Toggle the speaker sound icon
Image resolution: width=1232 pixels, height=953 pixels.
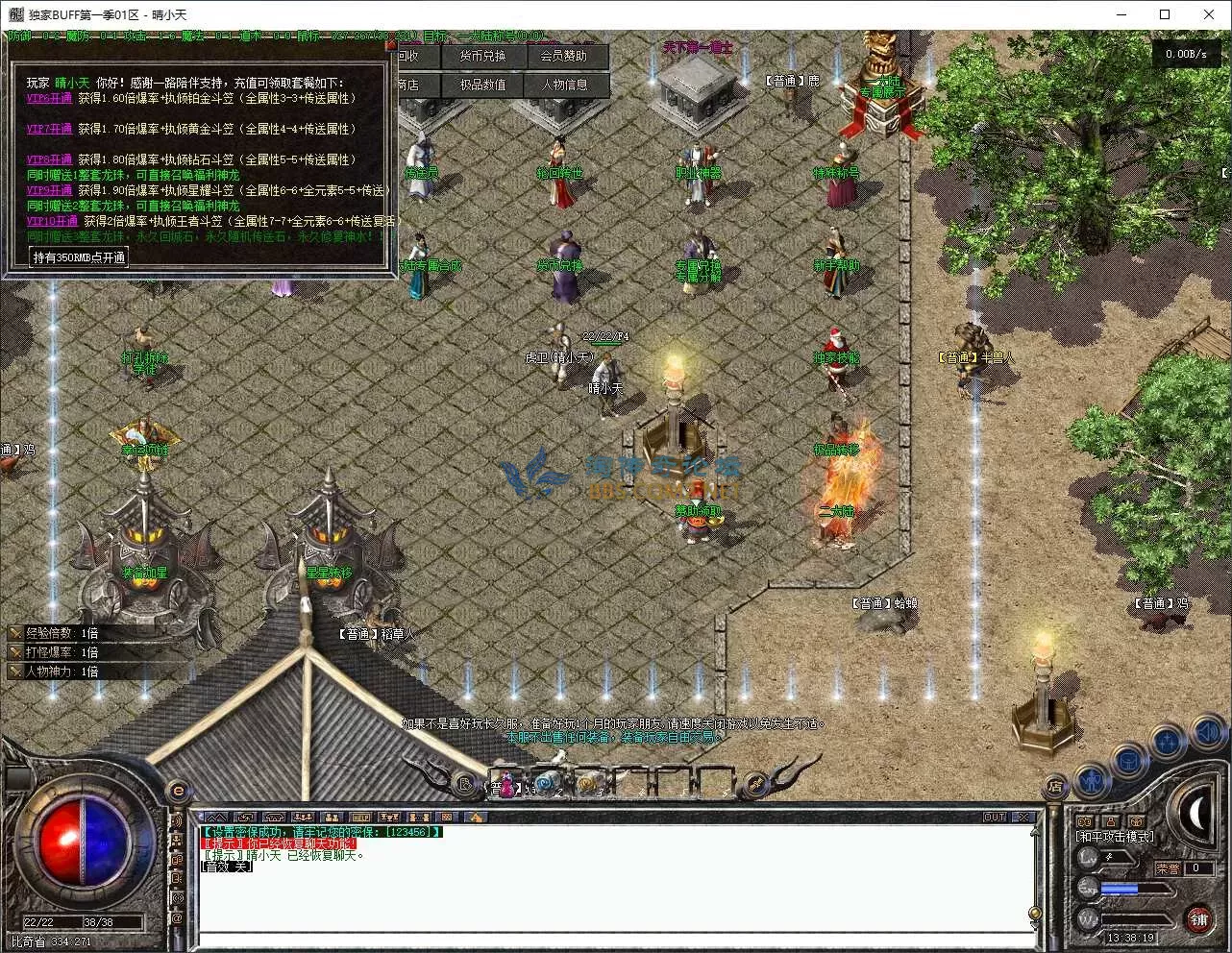[x=1209, y=735]
